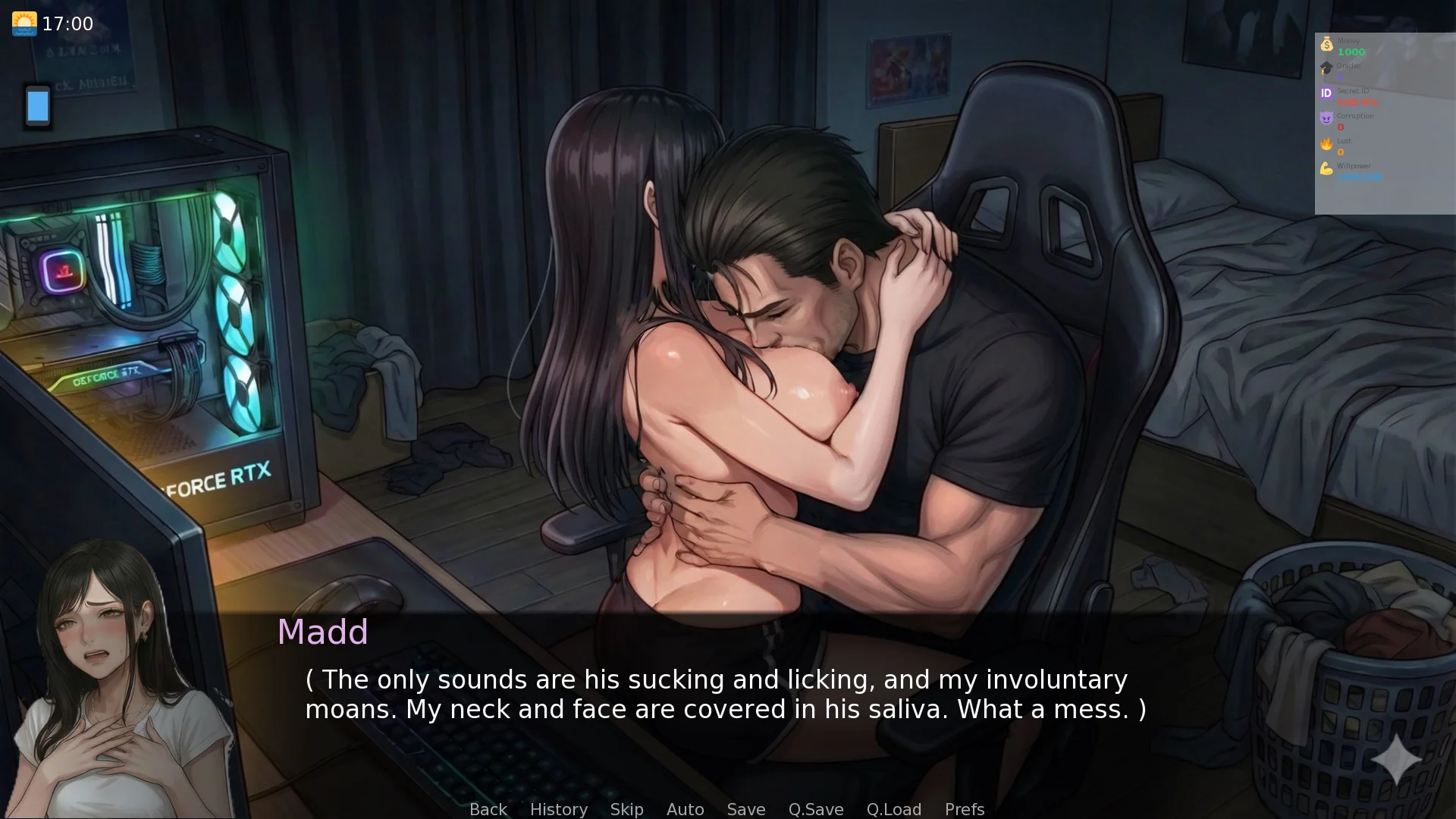
Task: Go back one line with Back
Action: pos(488,809)
